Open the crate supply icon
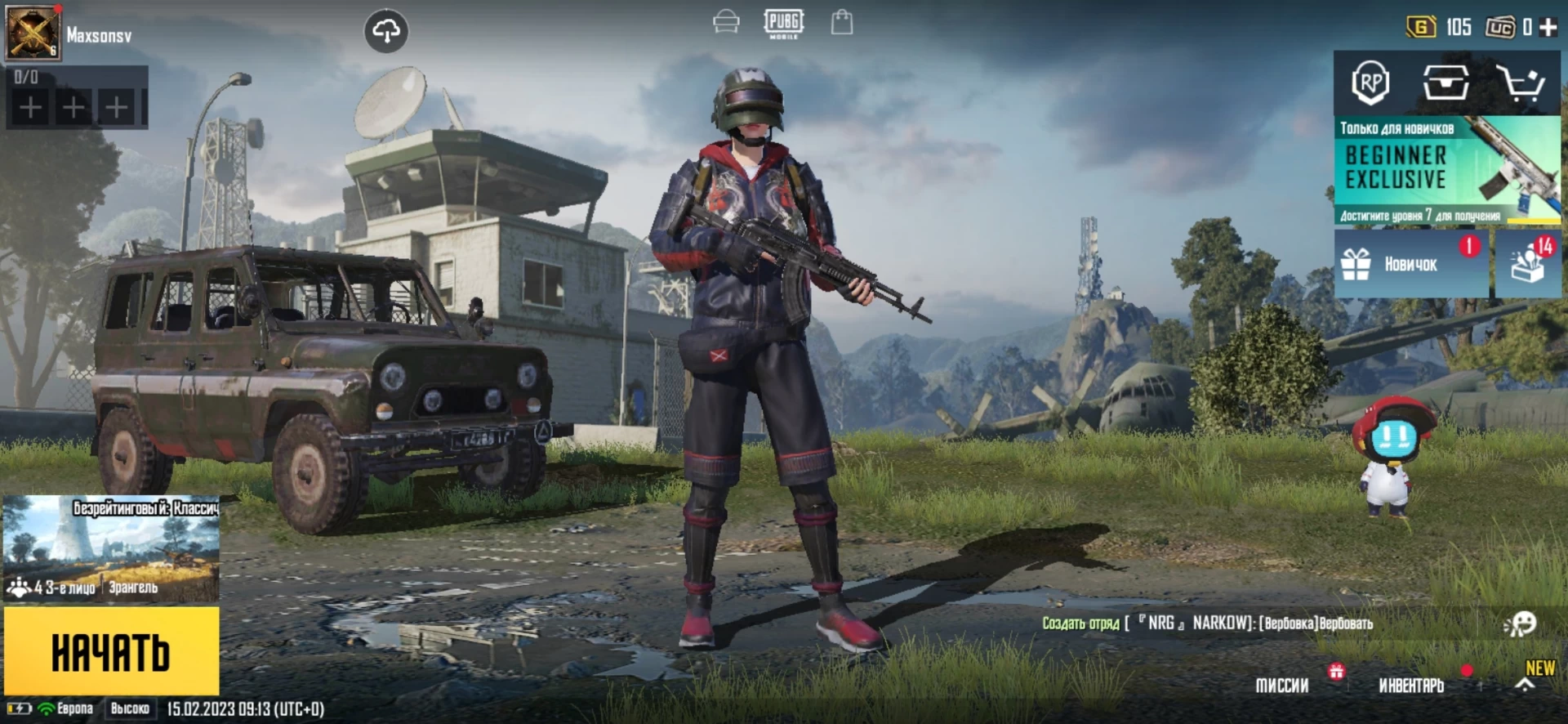Image resolution: width=1568 pixels, height=724 pixels. 1445,83
